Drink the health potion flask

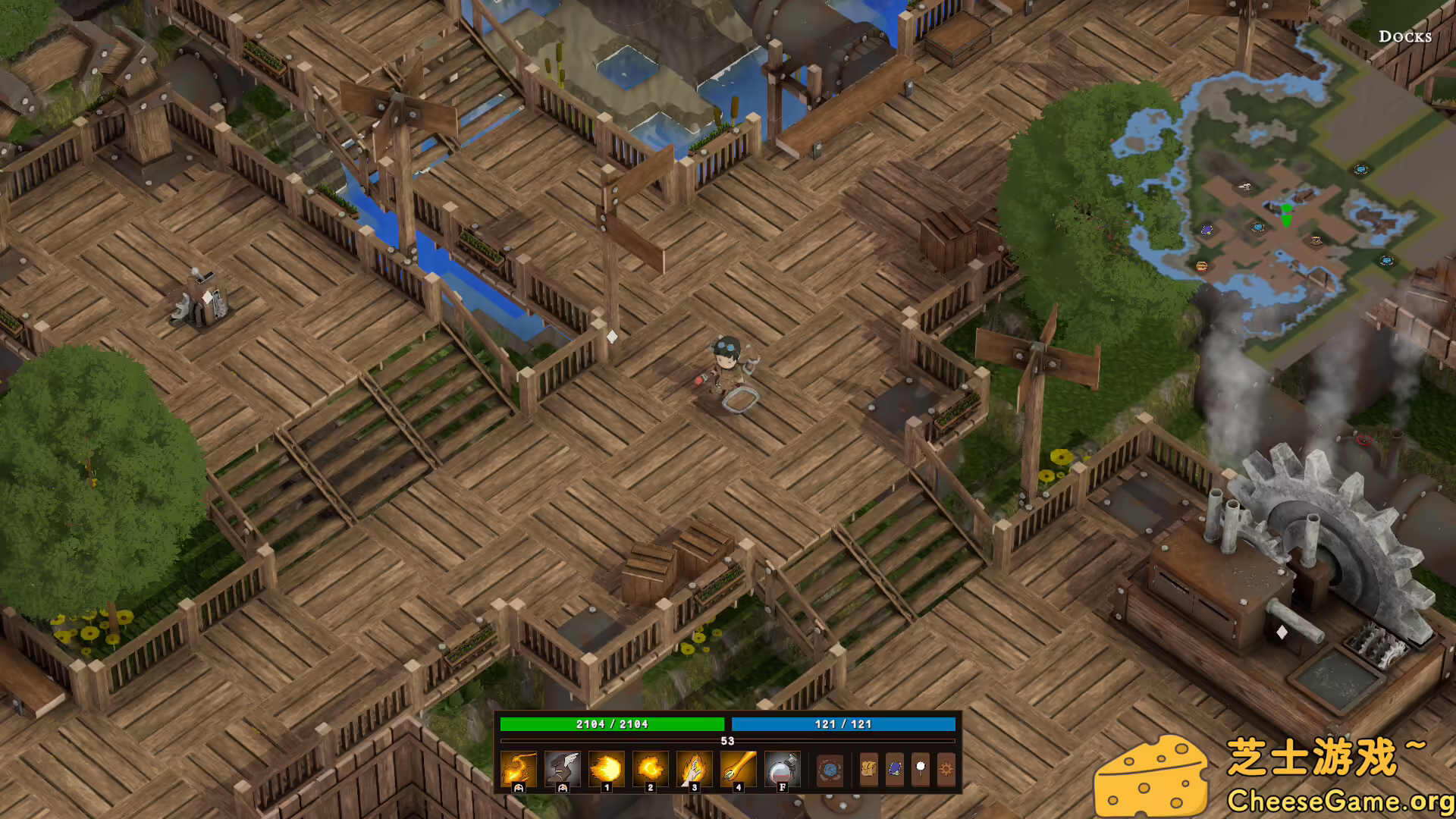783,769
